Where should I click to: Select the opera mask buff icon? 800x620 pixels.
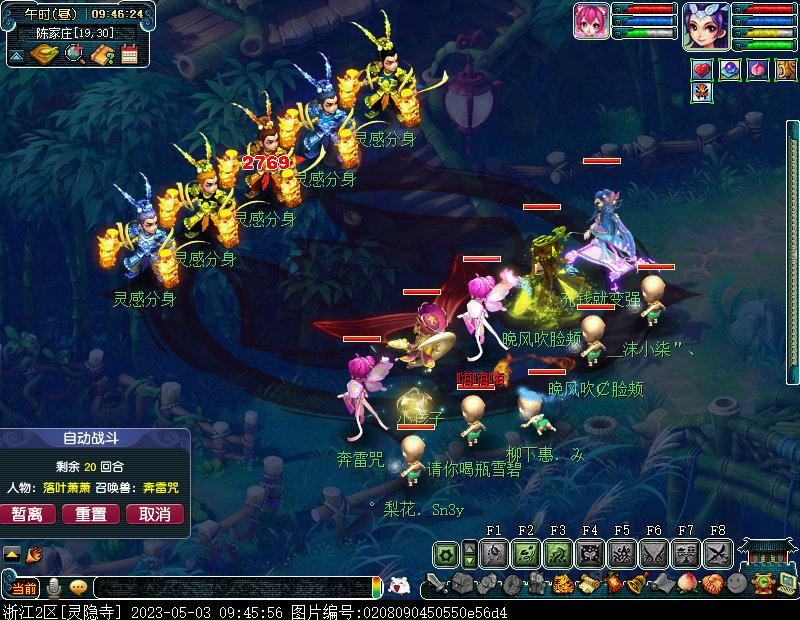pyautogui.click(x=702, y=93)
